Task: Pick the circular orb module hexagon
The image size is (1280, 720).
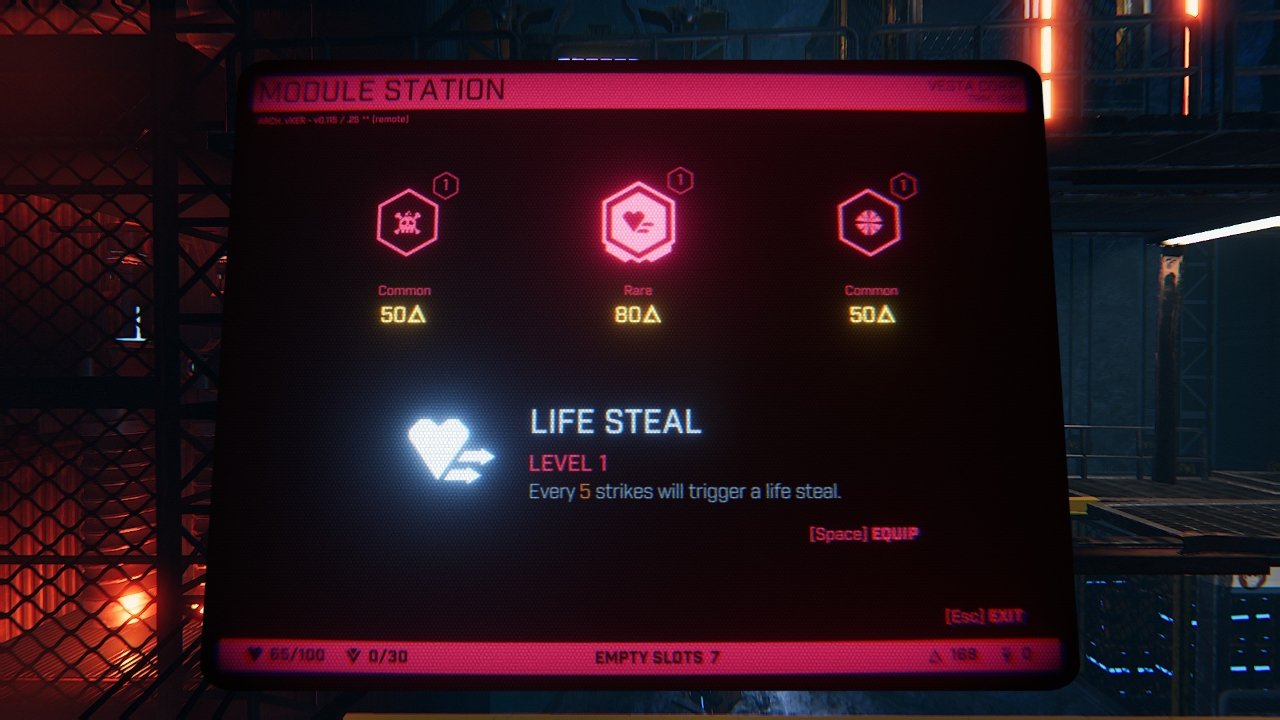Action: [x=868, y=223]
